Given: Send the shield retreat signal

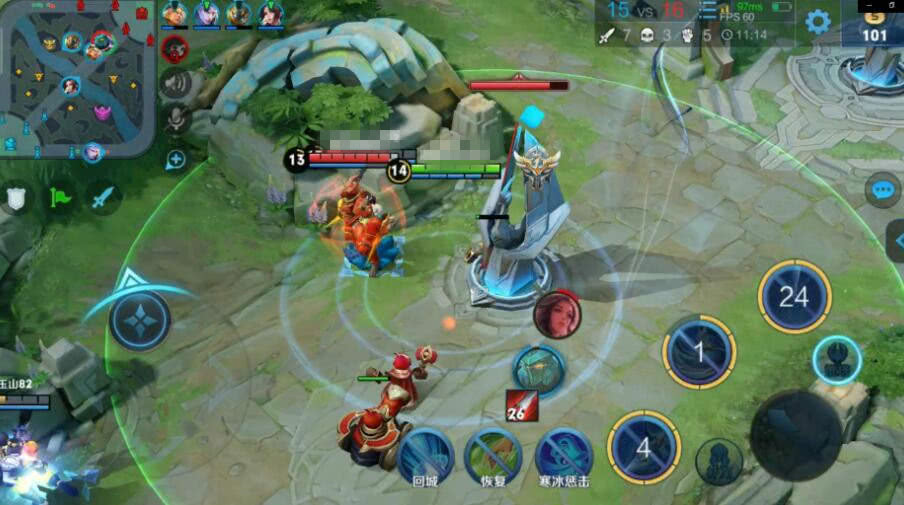Looking at the screenshot, I should 17,198.
